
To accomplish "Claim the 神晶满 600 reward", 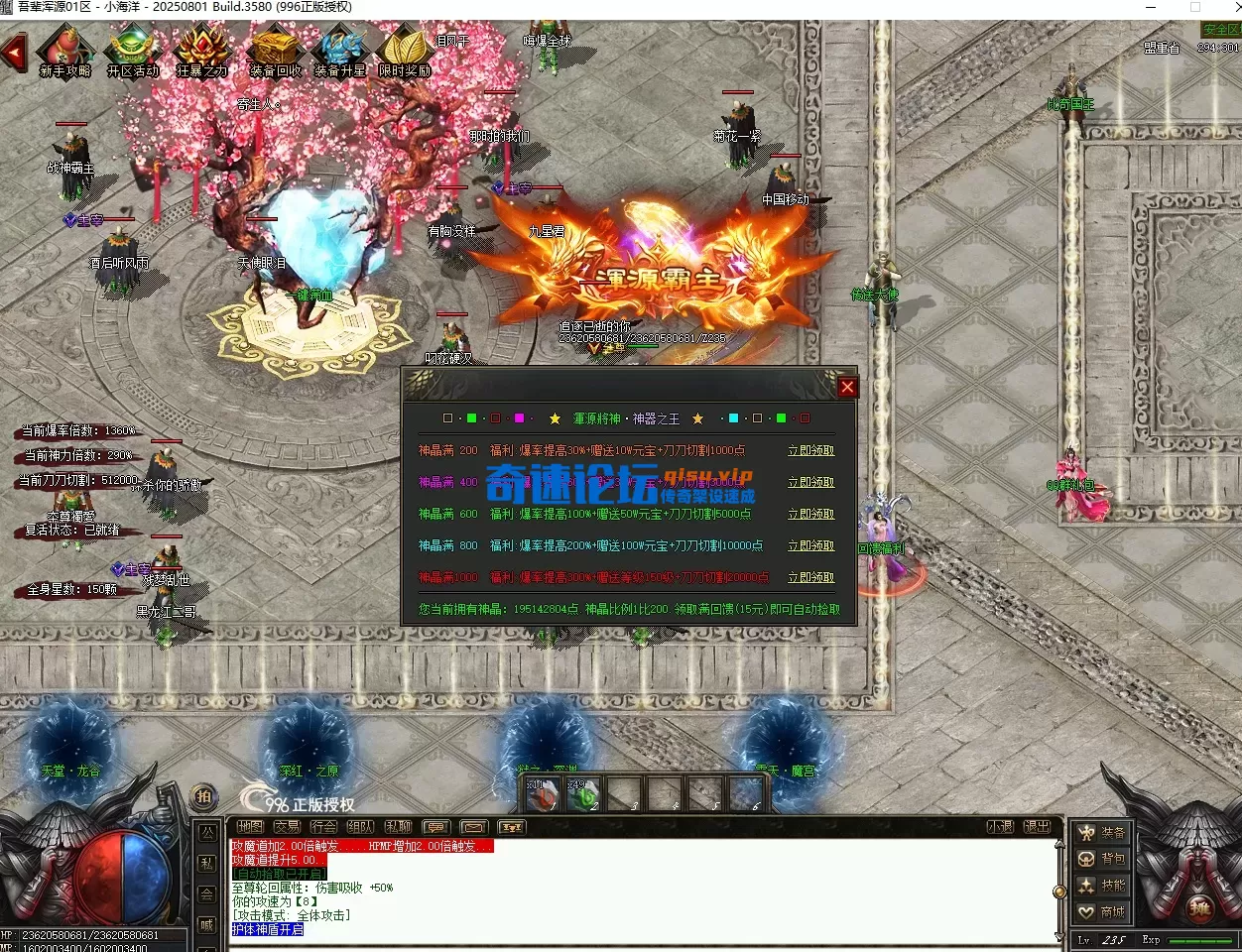I will click(x=810, y=514).
